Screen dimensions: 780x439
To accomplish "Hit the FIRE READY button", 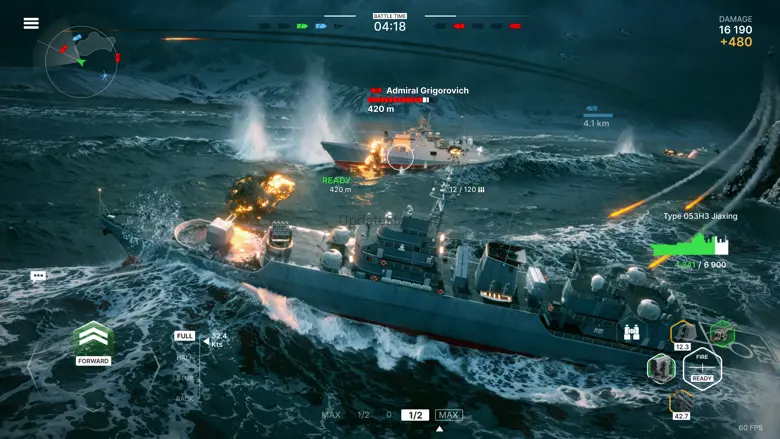I will (x=702, y=369).
